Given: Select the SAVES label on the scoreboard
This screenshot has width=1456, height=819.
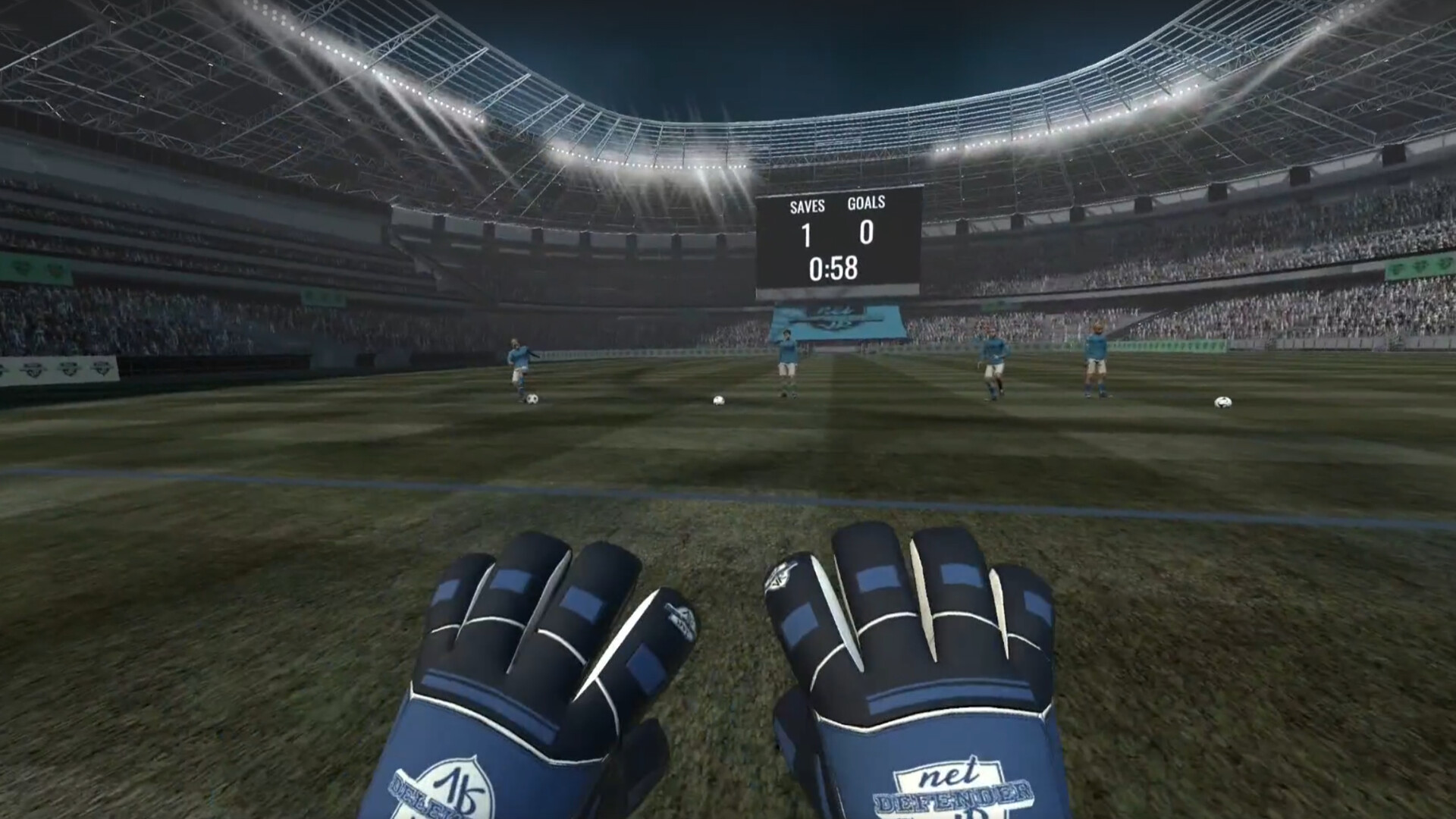Looking at the screenshot, I should [807, 205].
